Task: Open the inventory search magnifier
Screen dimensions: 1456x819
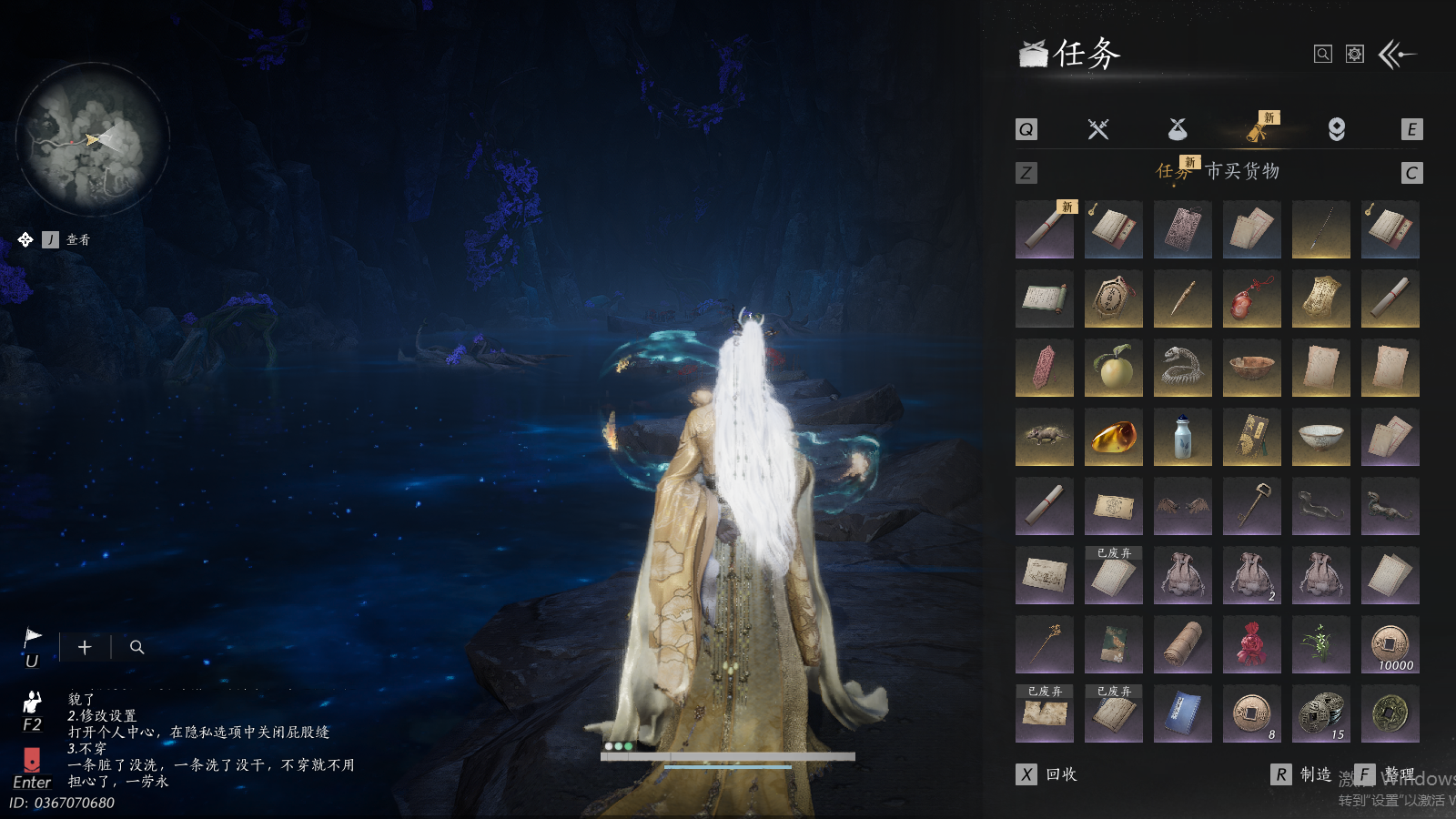Action: [x=1323, y=55]
